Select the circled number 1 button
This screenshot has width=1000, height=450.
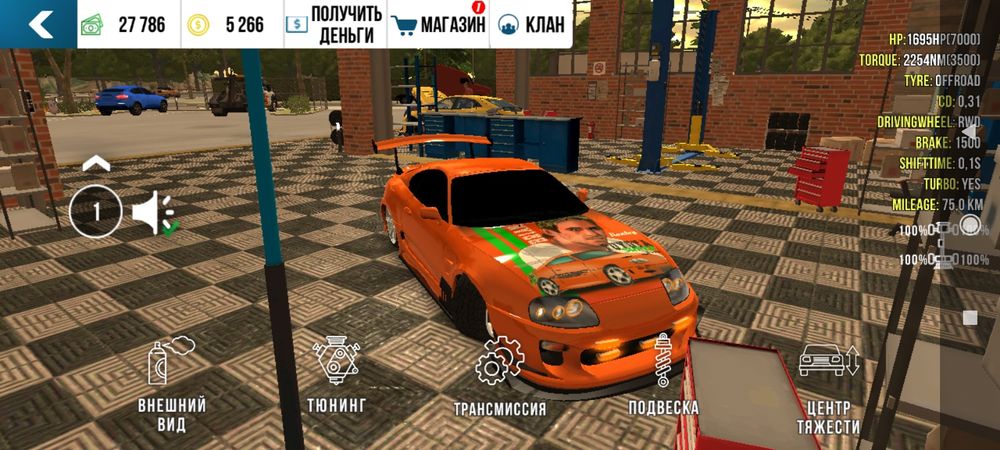(96, 211)
